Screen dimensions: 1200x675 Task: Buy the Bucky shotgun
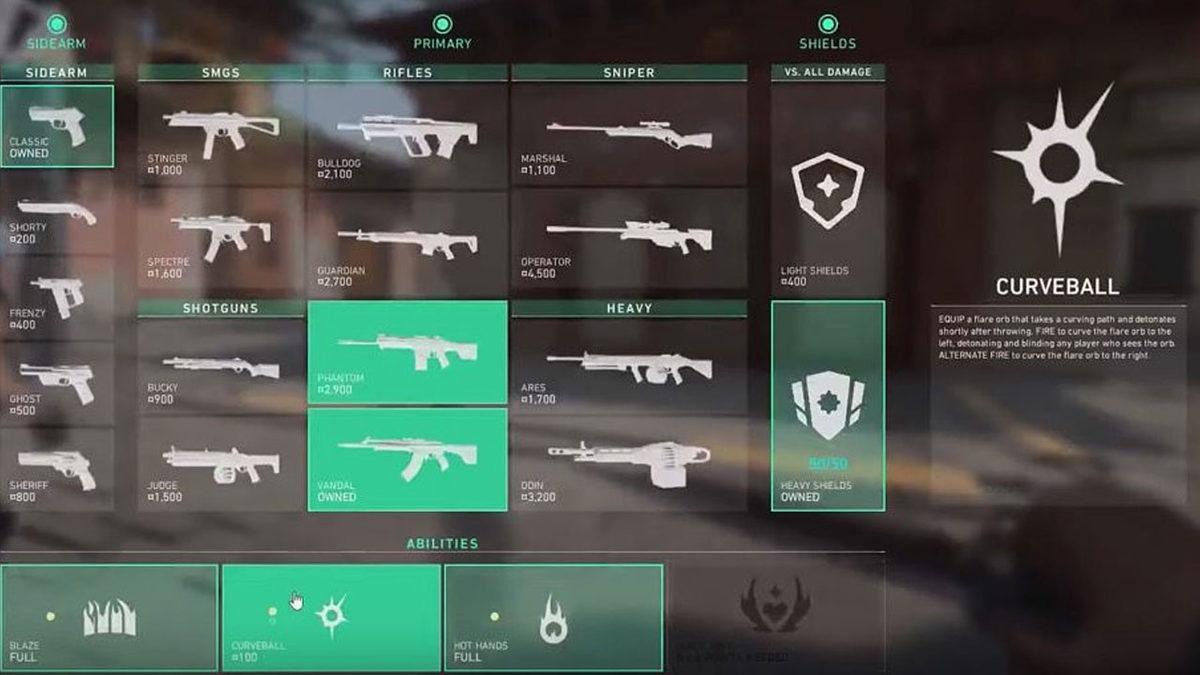tap(221, 367)
